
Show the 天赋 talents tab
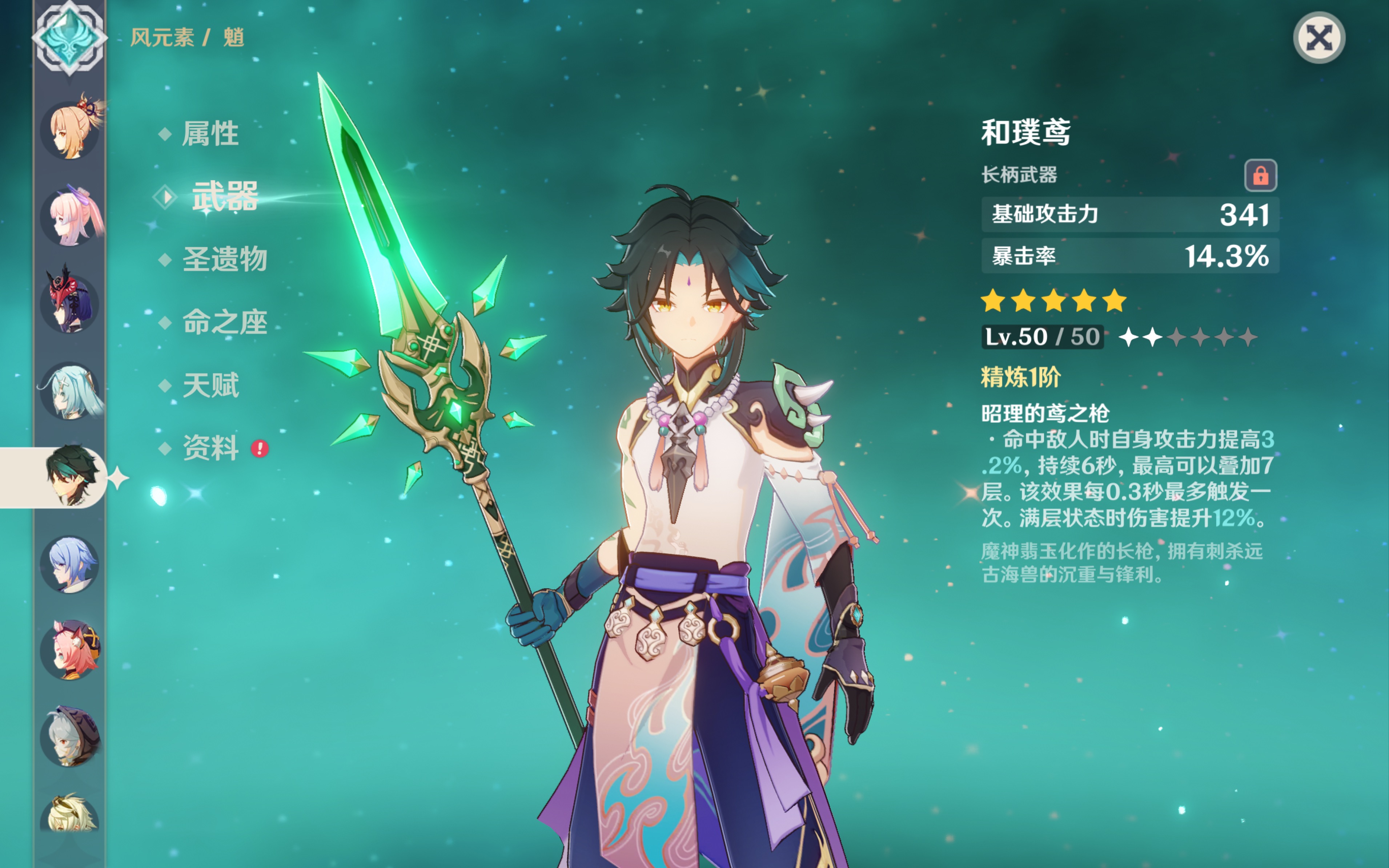pos(210,385)
